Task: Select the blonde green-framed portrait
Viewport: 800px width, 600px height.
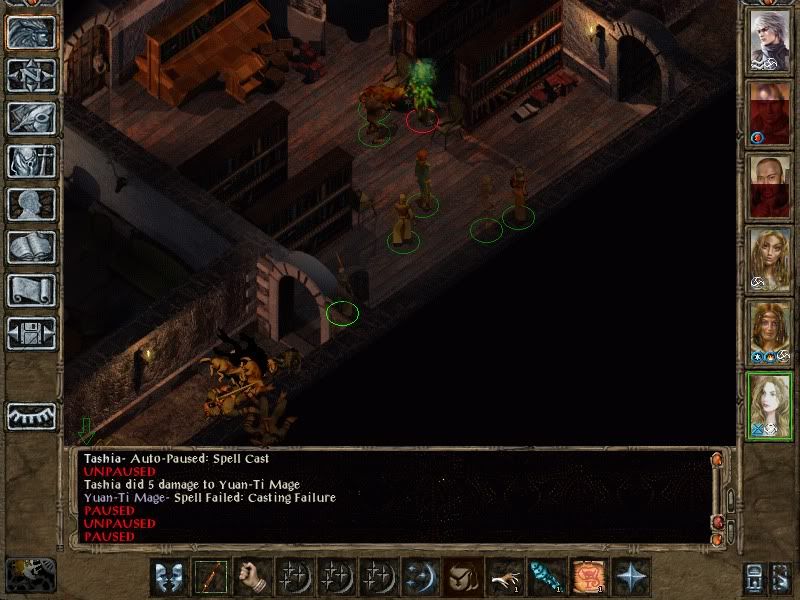Action: pos(771,403)
